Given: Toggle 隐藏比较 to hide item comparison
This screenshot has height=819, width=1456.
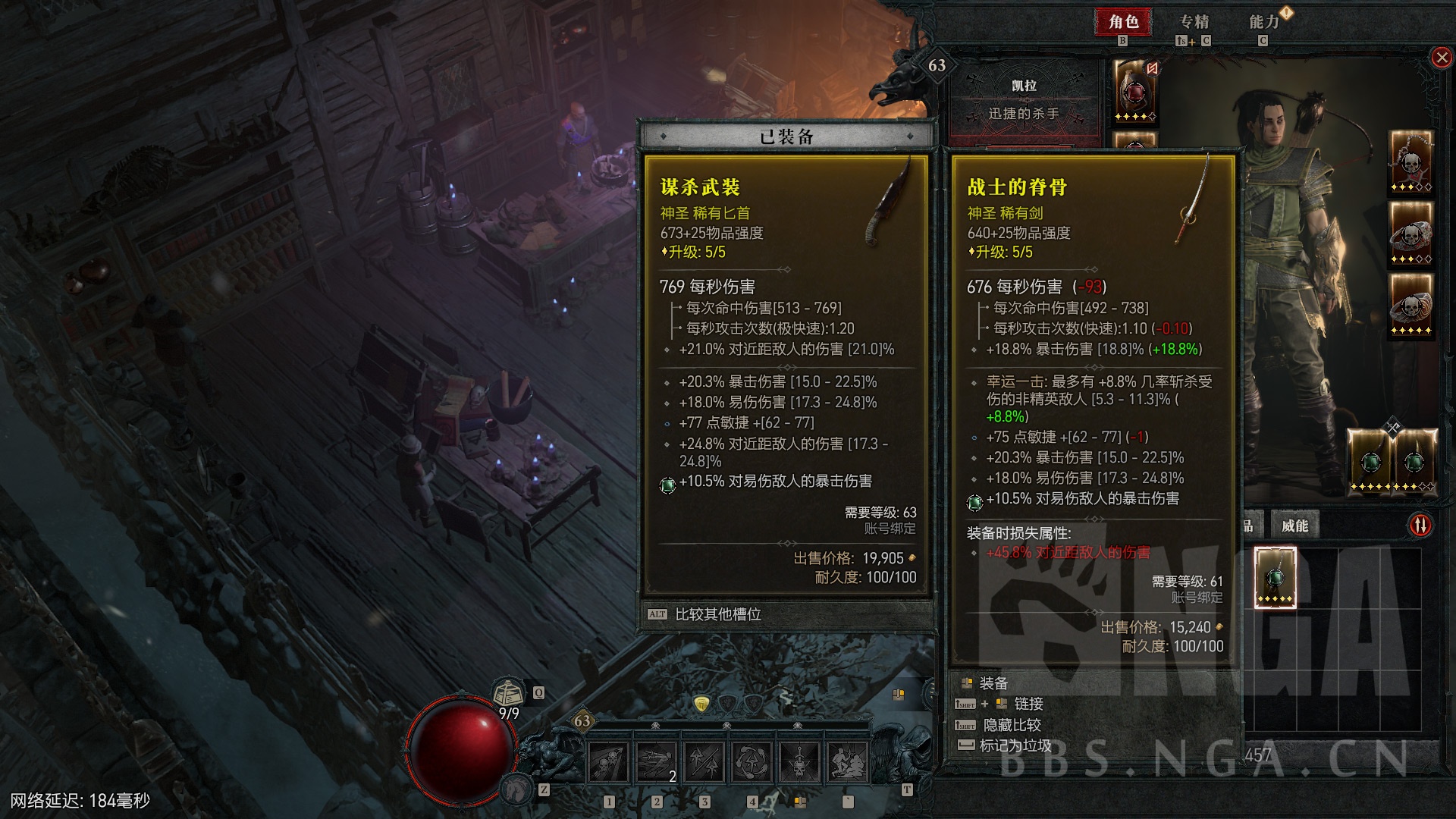Looking at the screenshot, I should pyautogui.click(x=1012, y=725).
